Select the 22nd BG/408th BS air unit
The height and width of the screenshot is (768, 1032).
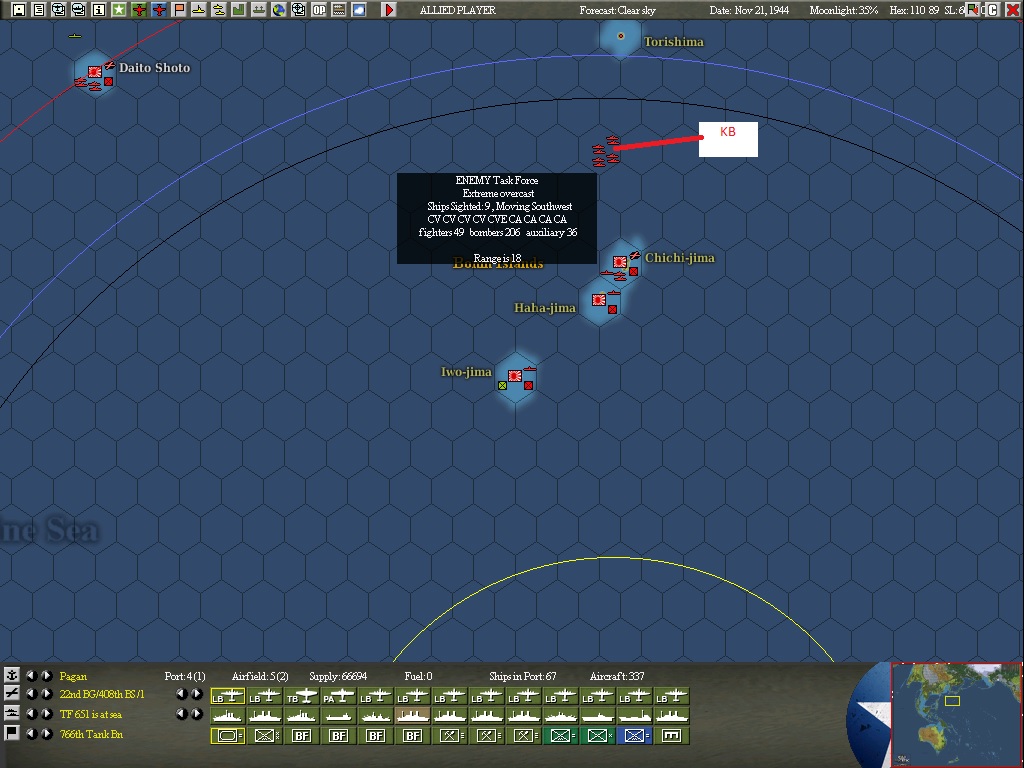pos(102,695)
